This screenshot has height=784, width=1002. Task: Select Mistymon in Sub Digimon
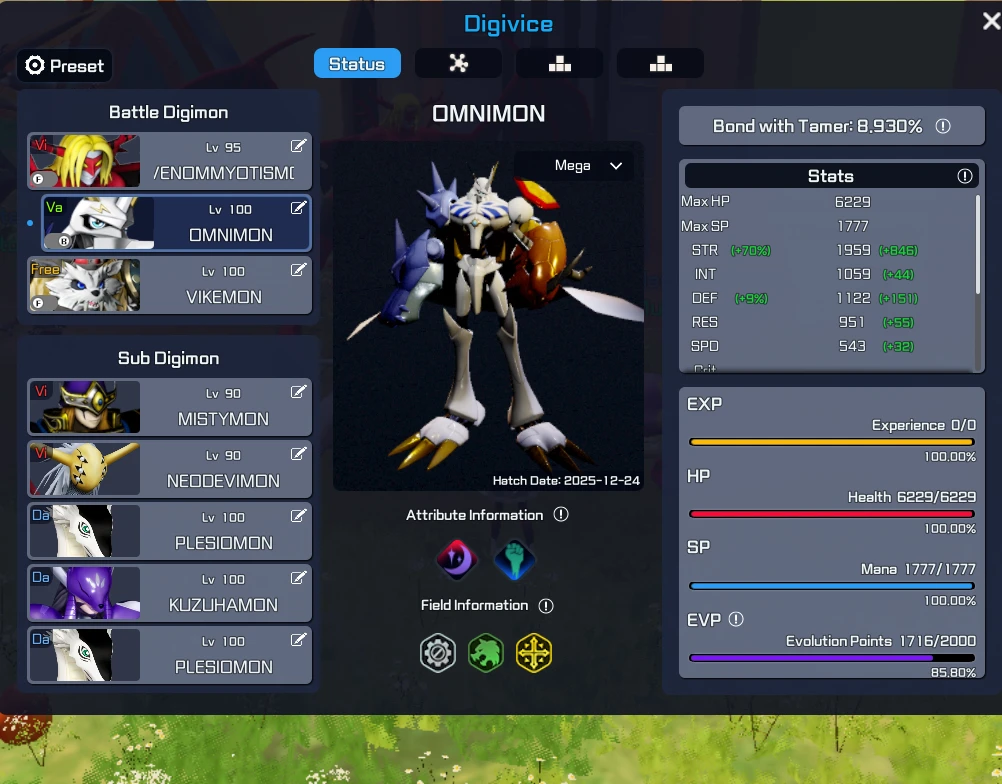pos(170,407)
